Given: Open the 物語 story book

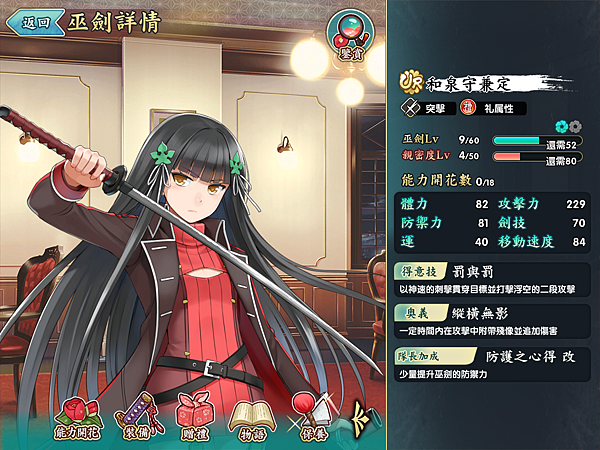Looking at the screenshot, I should (x=250, y=414).
